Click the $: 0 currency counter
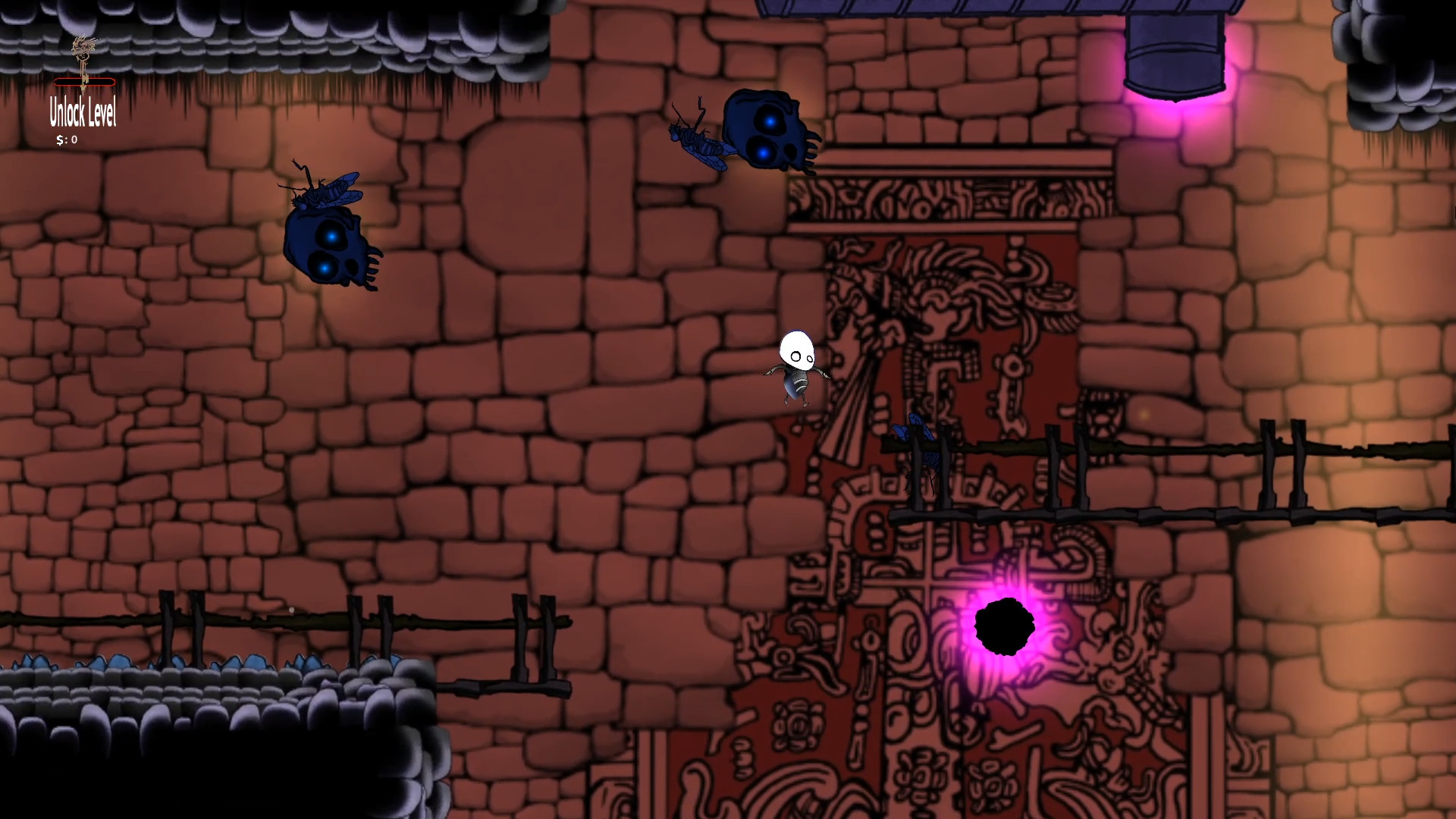Image resolution: width=1456 pixels, height=819 pixels. (67, 140)
